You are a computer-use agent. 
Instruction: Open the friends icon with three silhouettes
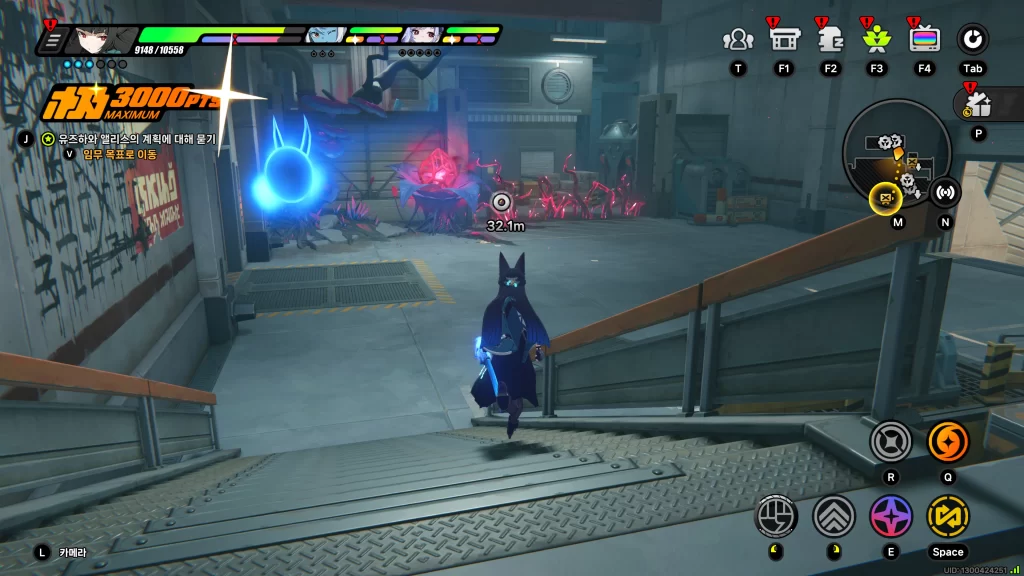tap(738, 39)
